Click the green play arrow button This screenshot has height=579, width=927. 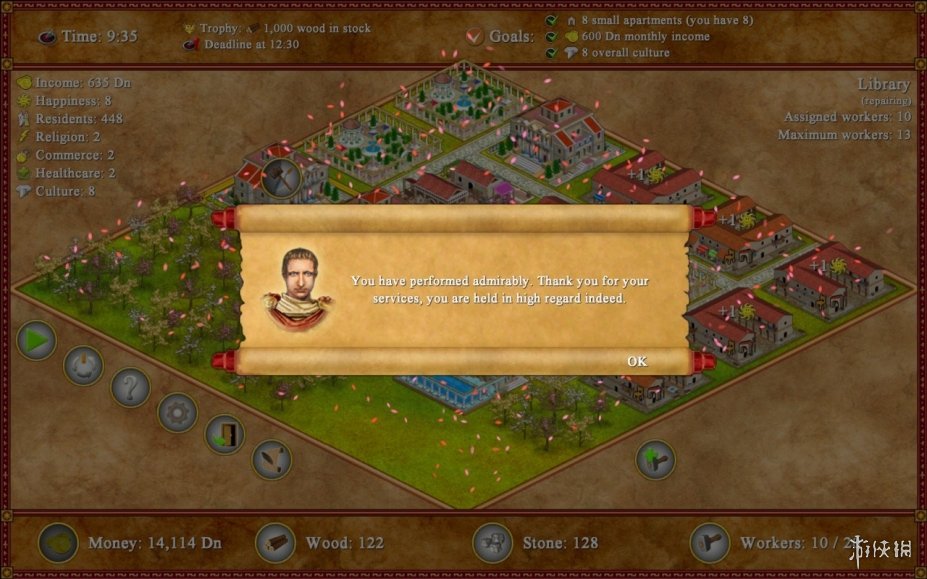(37, 341)
